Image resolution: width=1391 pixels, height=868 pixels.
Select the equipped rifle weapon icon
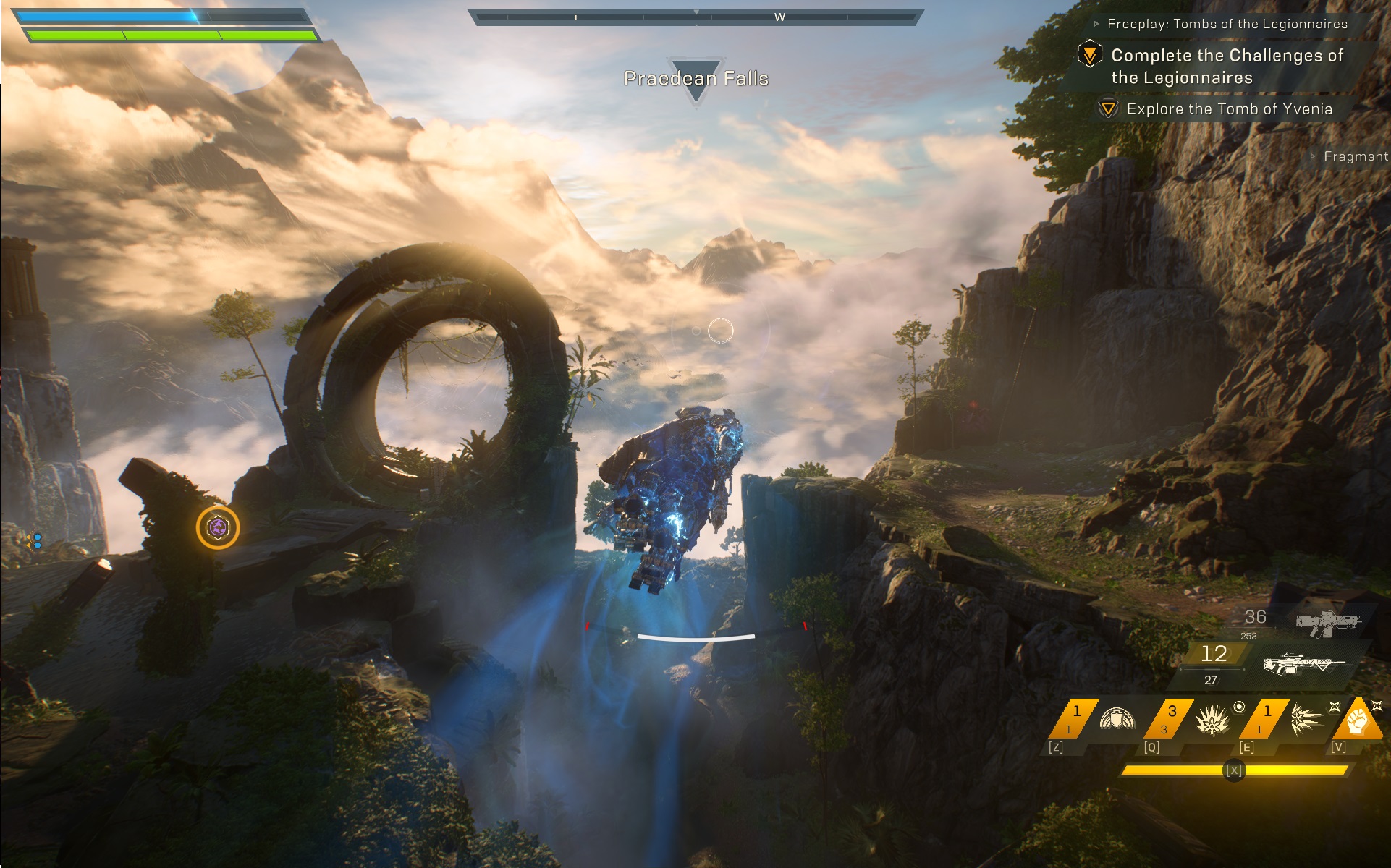click(x=1303, y=663)
